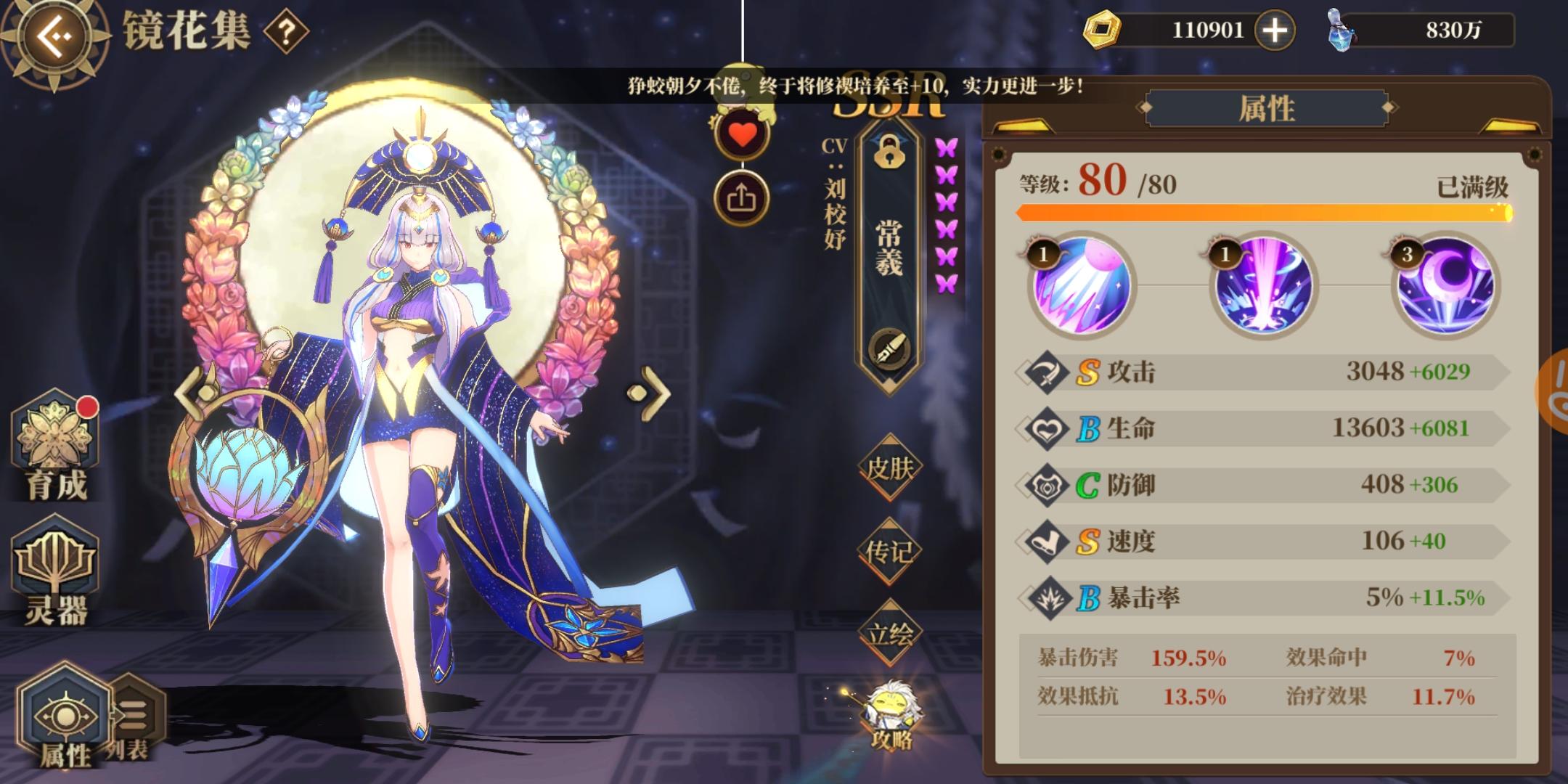
Task: Click the help question mark beside 镜花集
Action: [x=285, y=31]
